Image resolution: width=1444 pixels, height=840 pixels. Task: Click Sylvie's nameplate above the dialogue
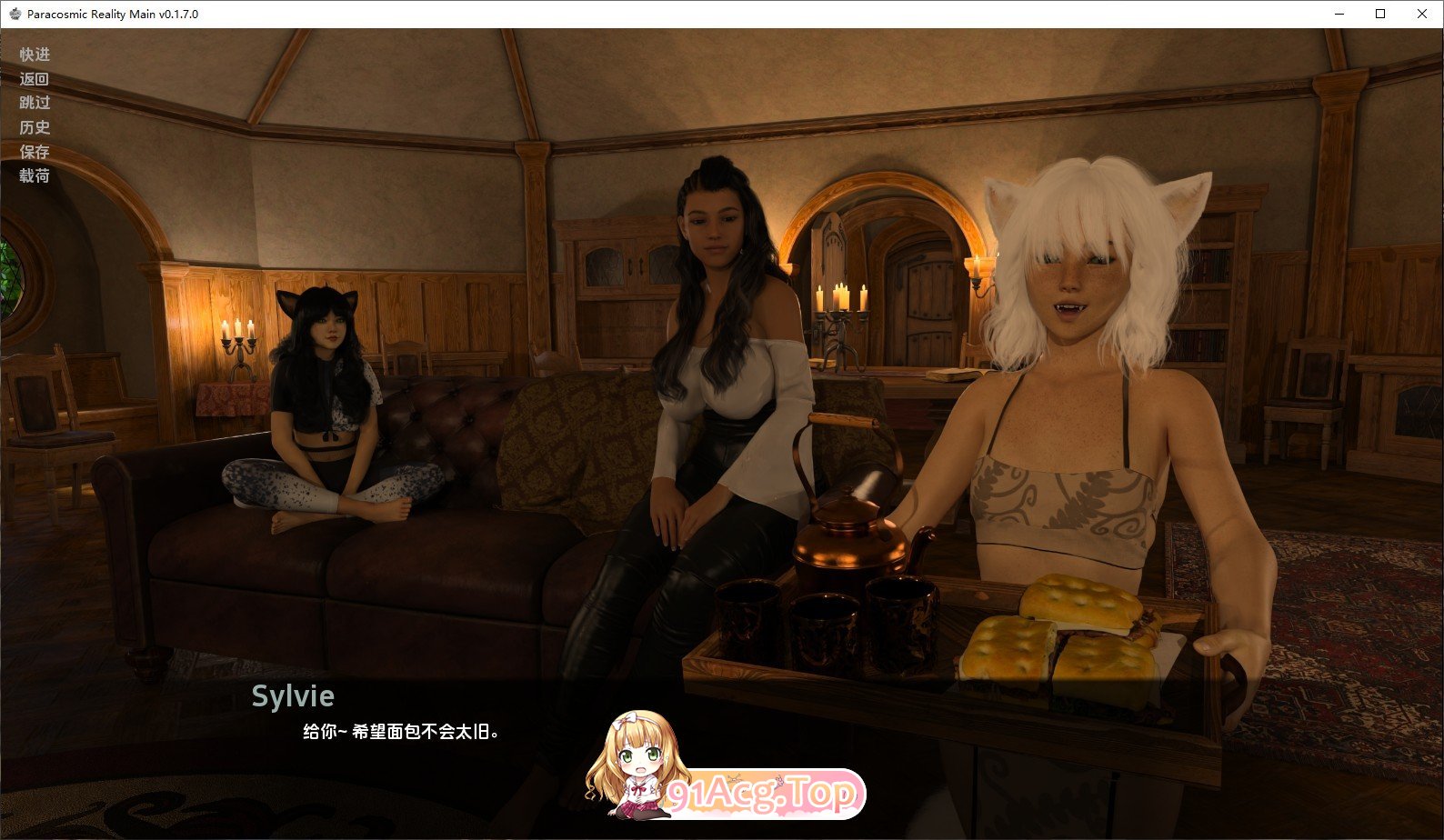click(294, 696)
